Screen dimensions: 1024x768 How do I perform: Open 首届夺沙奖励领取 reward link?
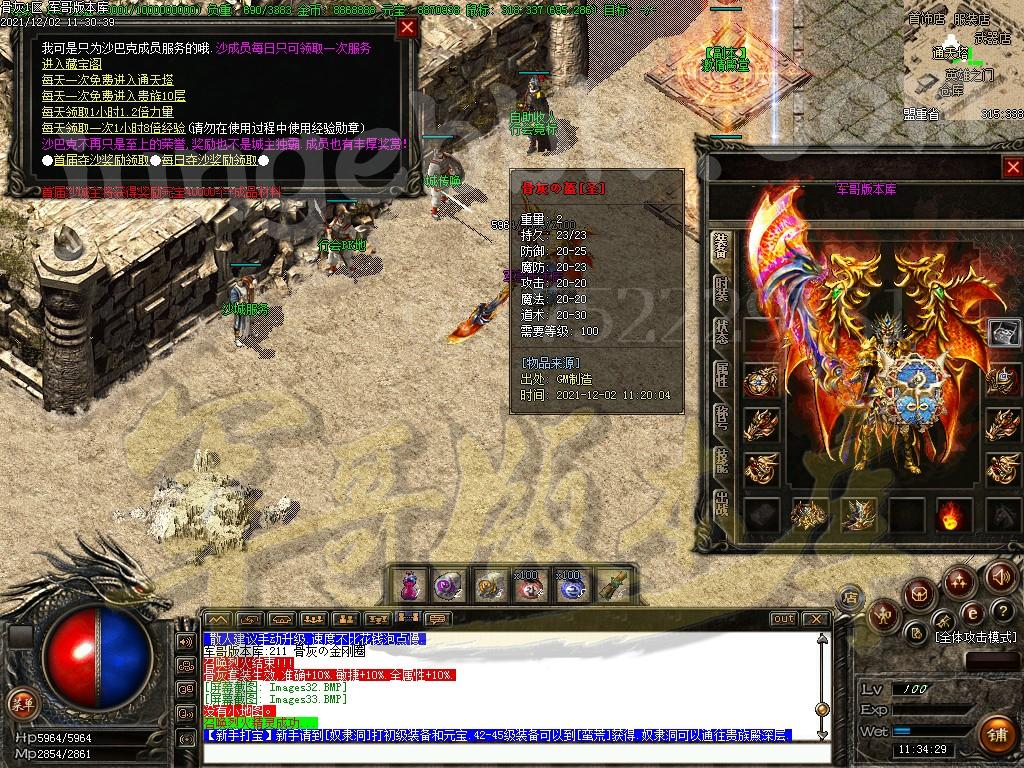point(101,159)
